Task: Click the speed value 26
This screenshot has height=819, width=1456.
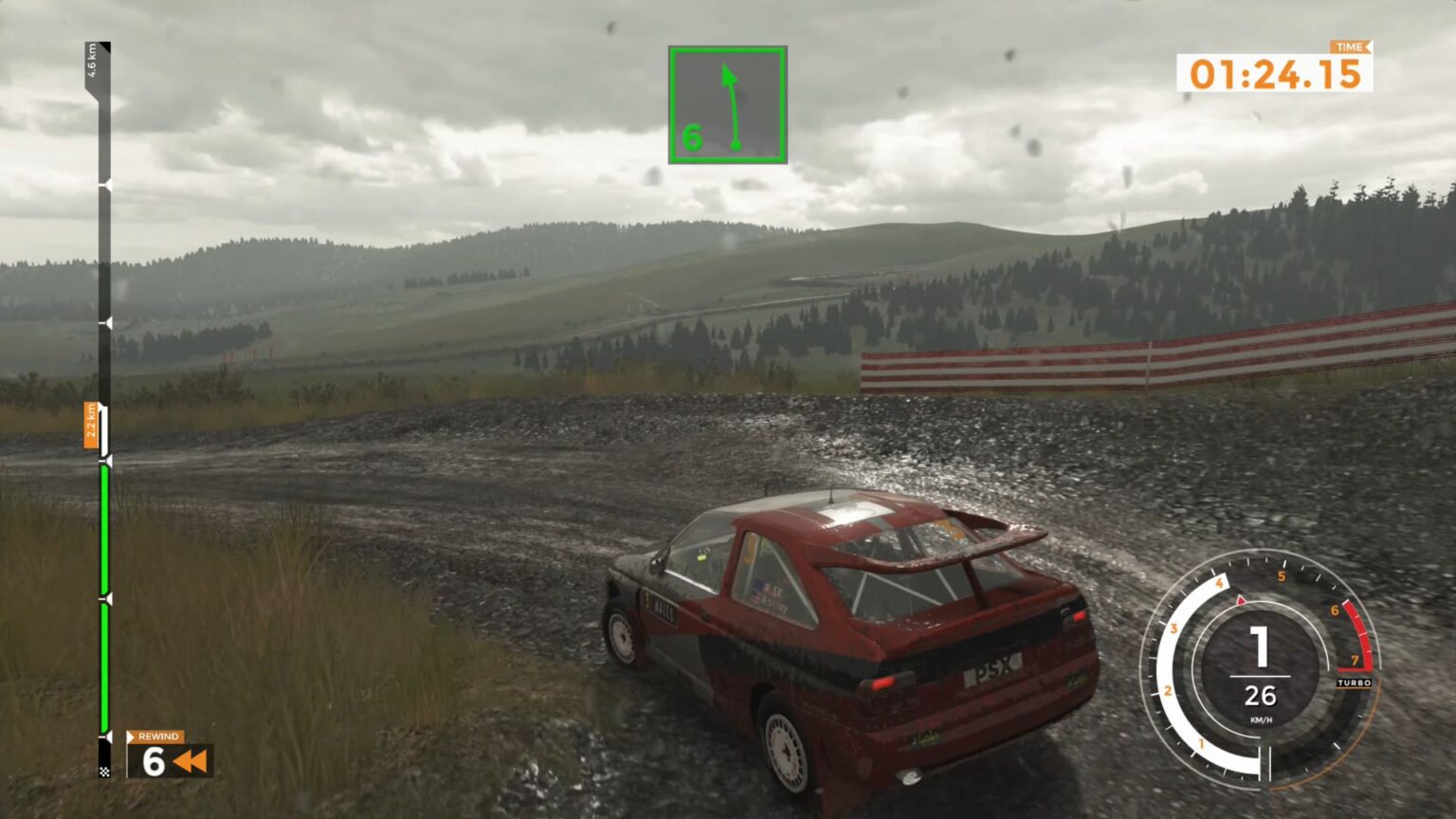Action: pyautogui.click(x=1260, y=695)
